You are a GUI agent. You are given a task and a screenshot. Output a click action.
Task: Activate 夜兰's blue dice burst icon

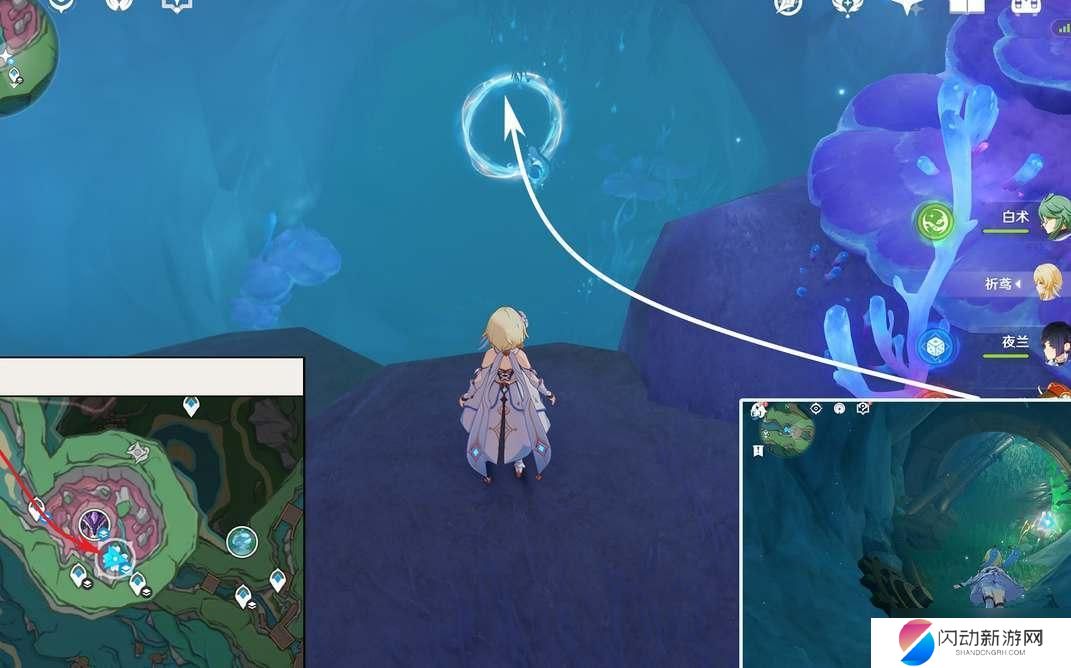936,347
